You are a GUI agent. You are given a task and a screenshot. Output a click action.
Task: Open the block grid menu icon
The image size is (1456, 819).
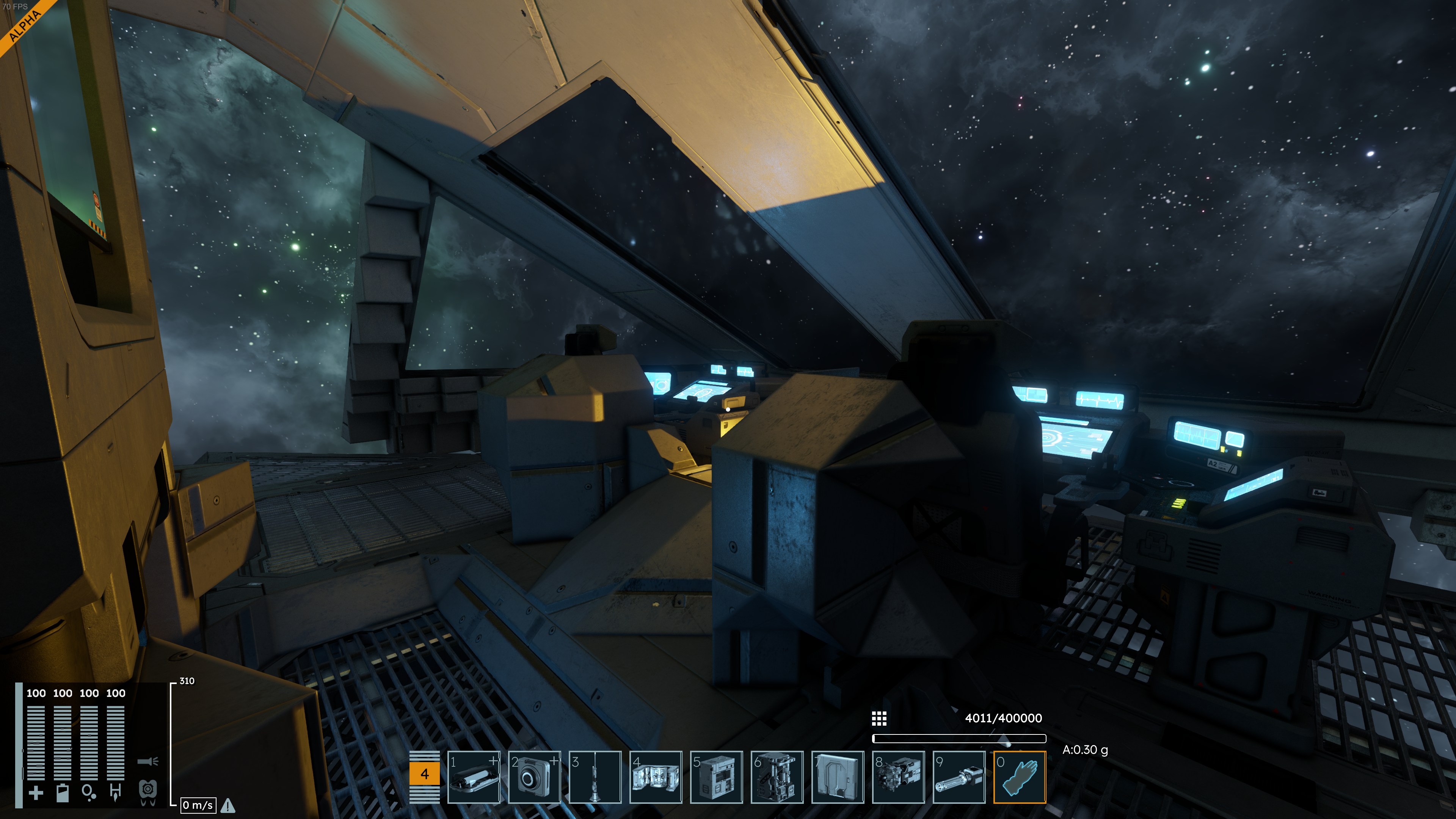click(879, 719)
